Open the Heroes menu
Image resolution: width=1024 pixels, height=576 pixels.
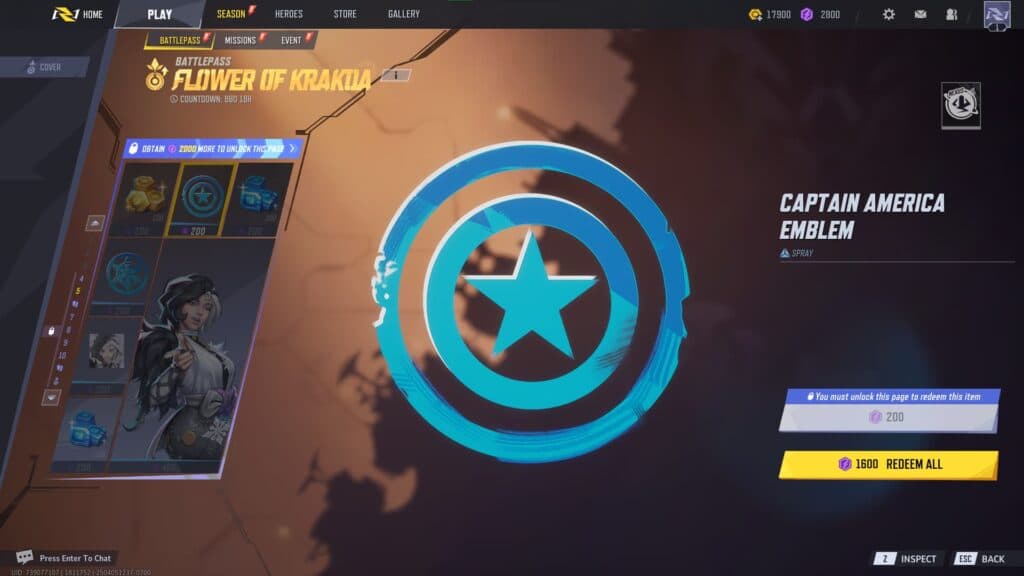pyautogui.click(x=288, y=14)
